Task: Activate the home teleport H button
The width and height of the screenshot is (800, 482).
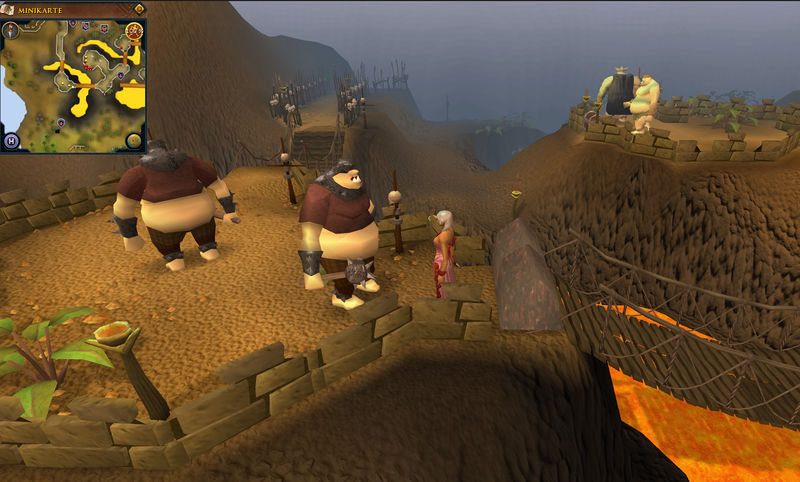Action: point(12,140)
